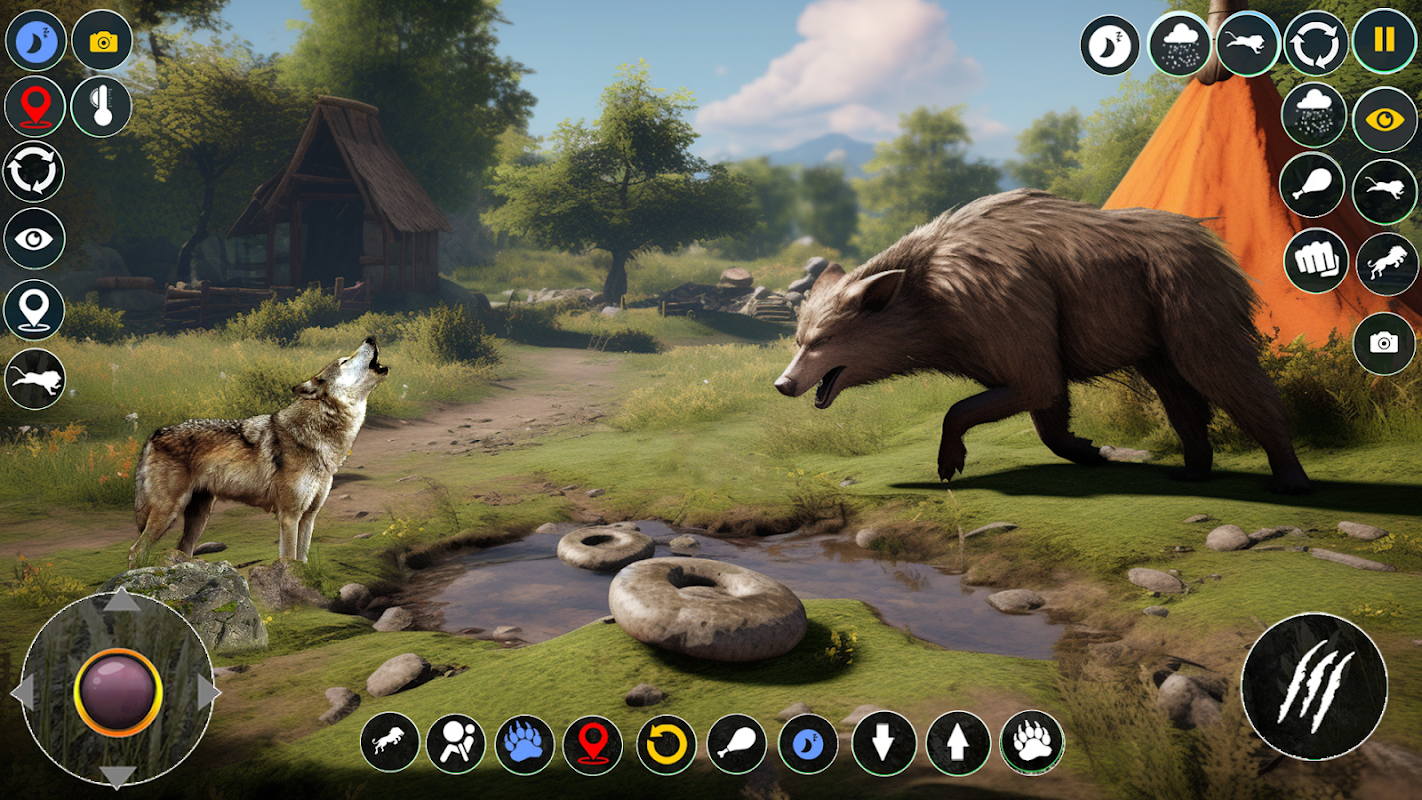Activate the fist punch ability
This screenshot has width=1422, height=800.
[1315, 261]
